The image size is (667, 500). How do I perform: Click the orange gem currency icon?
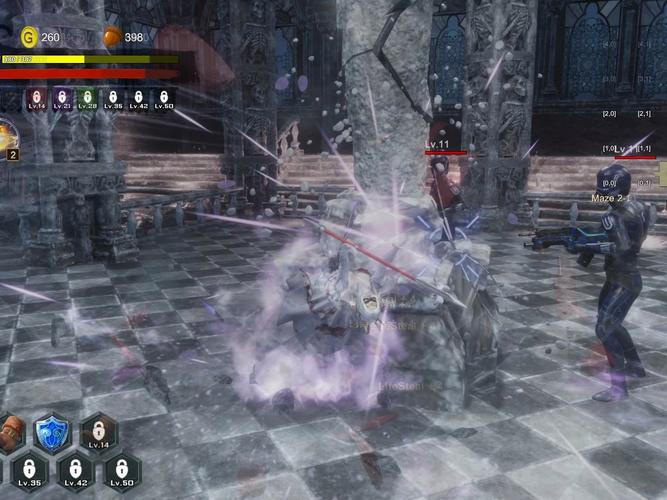[x=111, y=37]
